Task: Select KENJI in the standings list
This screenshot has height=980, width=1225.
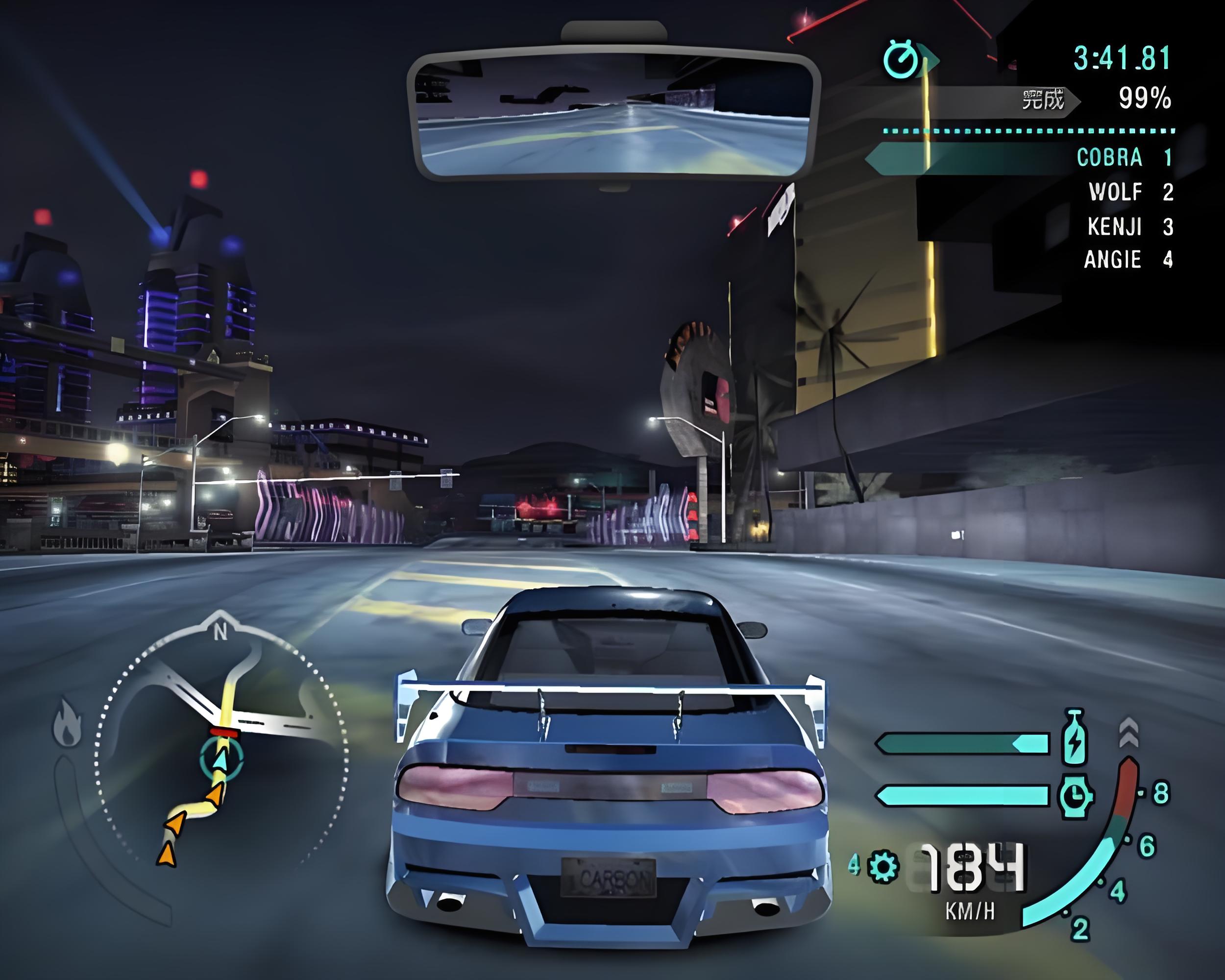Action: tap(1114, 226)
